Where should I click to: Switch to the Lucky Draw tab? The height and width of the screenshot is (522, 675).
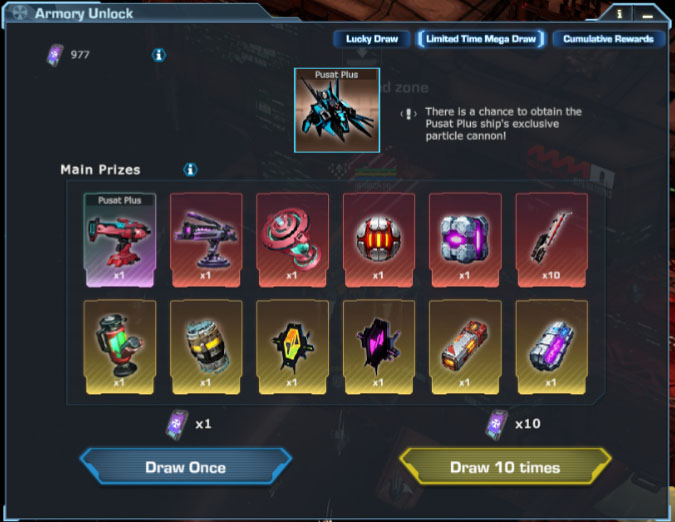[x=372, y=39]
